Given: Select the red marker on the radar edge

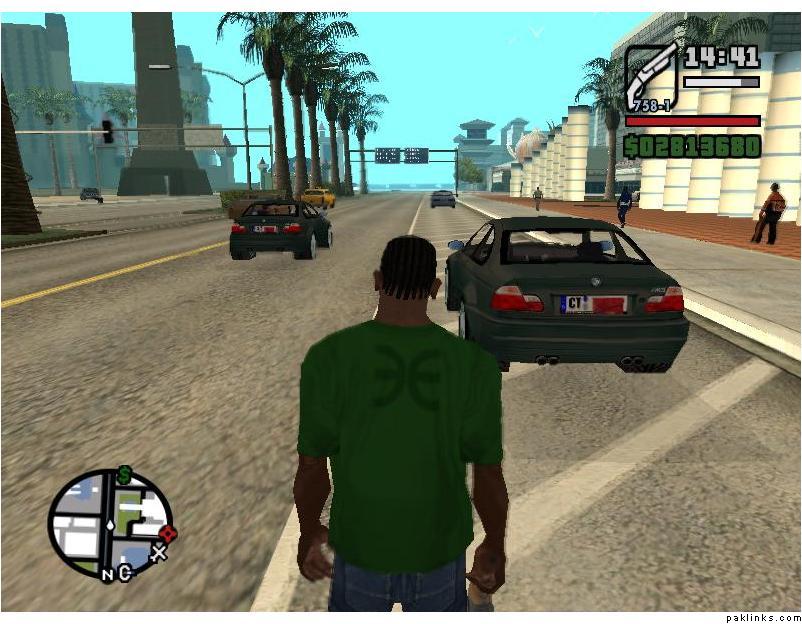Looking at the screenshot, I should [x=167, y=533].
